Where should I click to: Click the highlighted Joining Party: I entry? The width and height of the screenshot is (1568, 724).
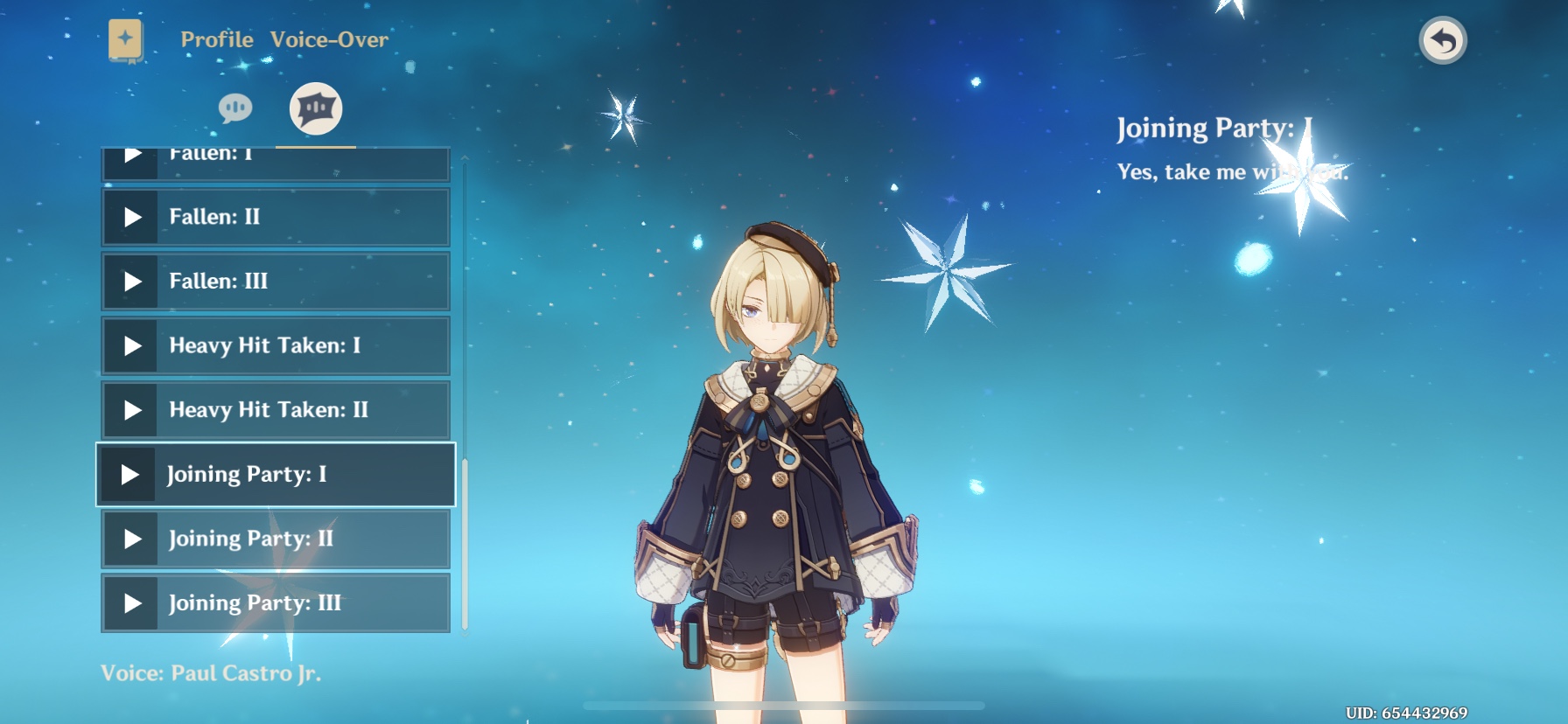pyautogui.click(x=276, y=474)
